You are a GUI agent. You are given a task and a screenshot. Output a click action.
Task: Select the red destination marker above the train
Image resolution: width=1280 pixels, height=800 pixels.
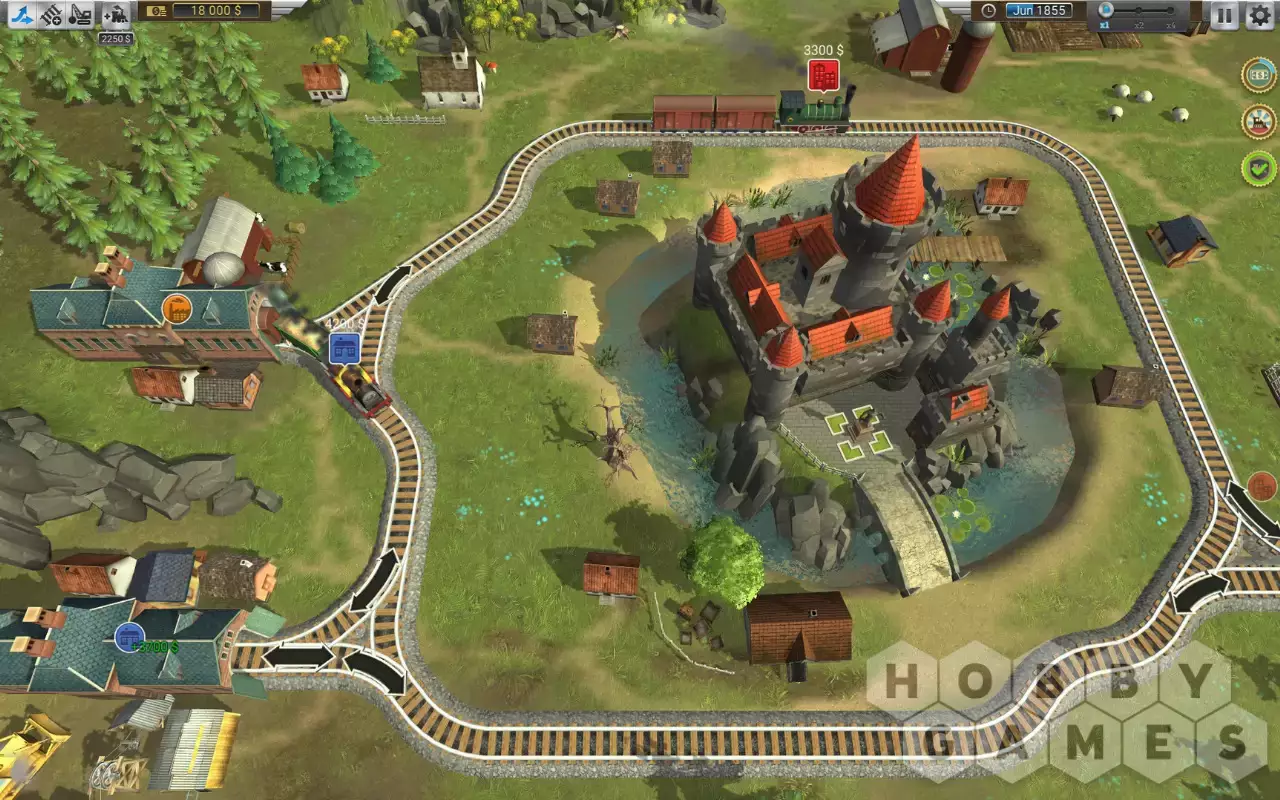(822, 73)
